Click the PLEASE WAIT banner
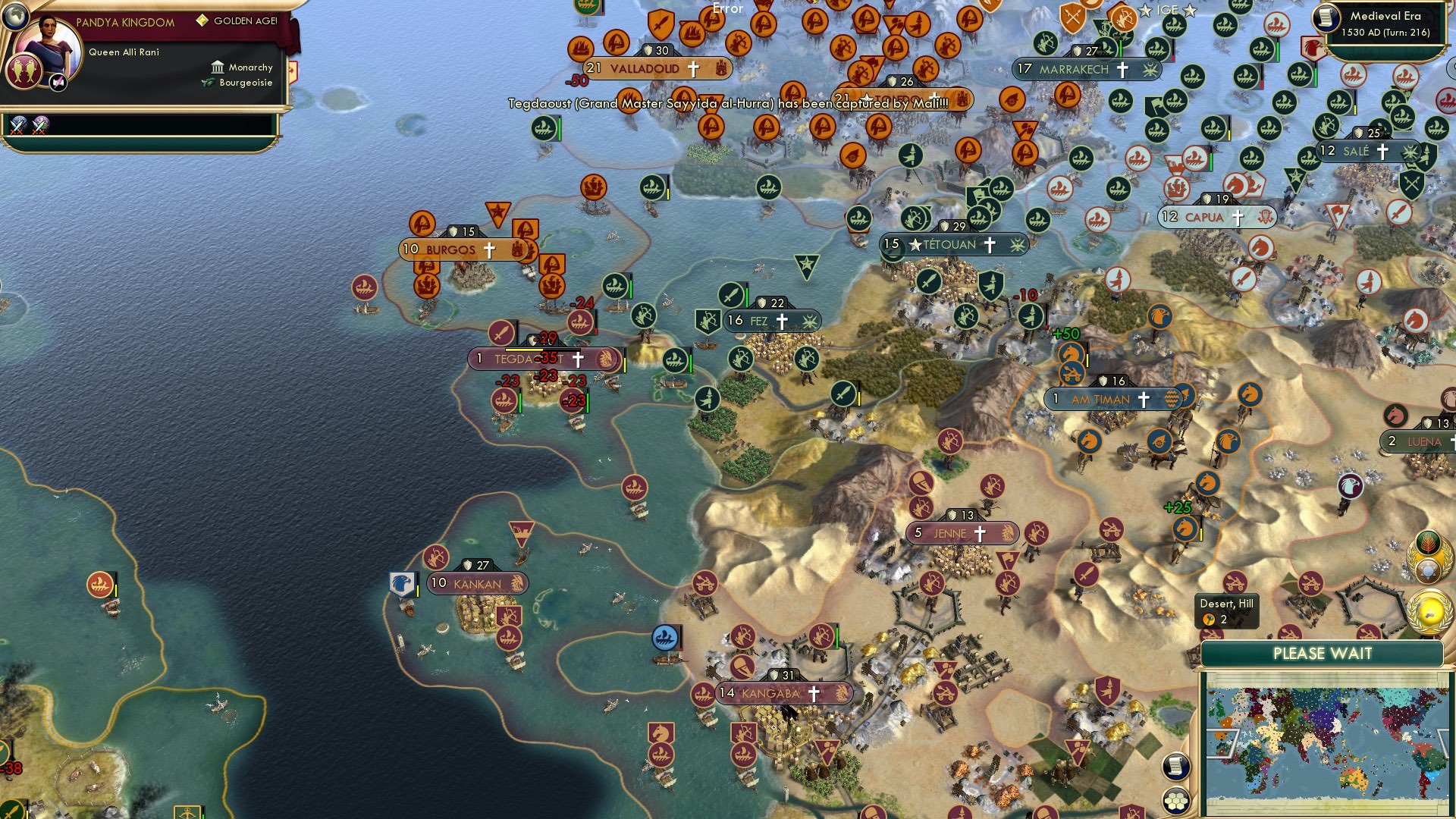Viewport: 1456px width, 819px height. 1323,652
